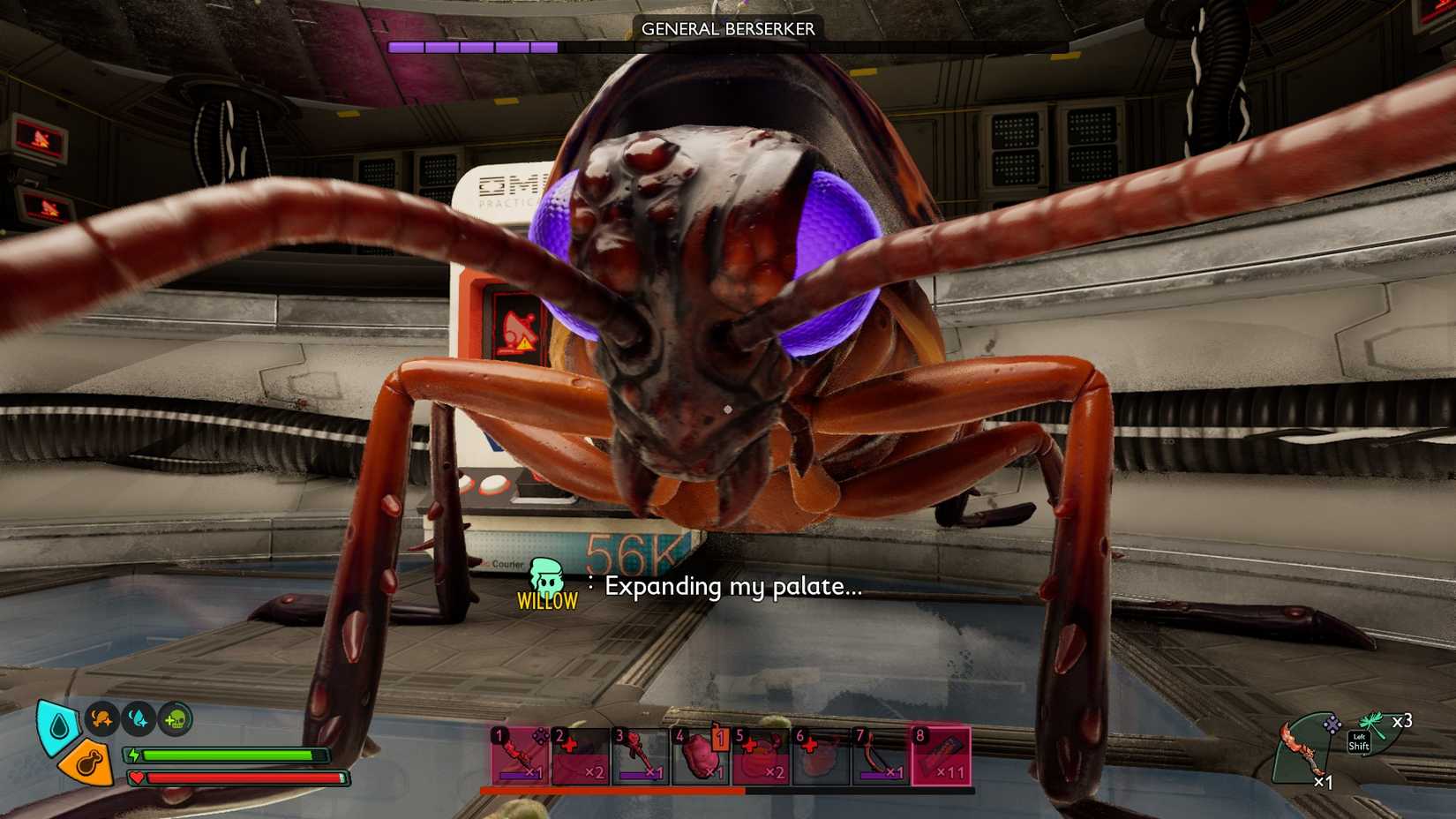This screenshot has height=819, width=1456.
Task: Select hotbar slot 5 healing item
Action: tap(761, 756)
